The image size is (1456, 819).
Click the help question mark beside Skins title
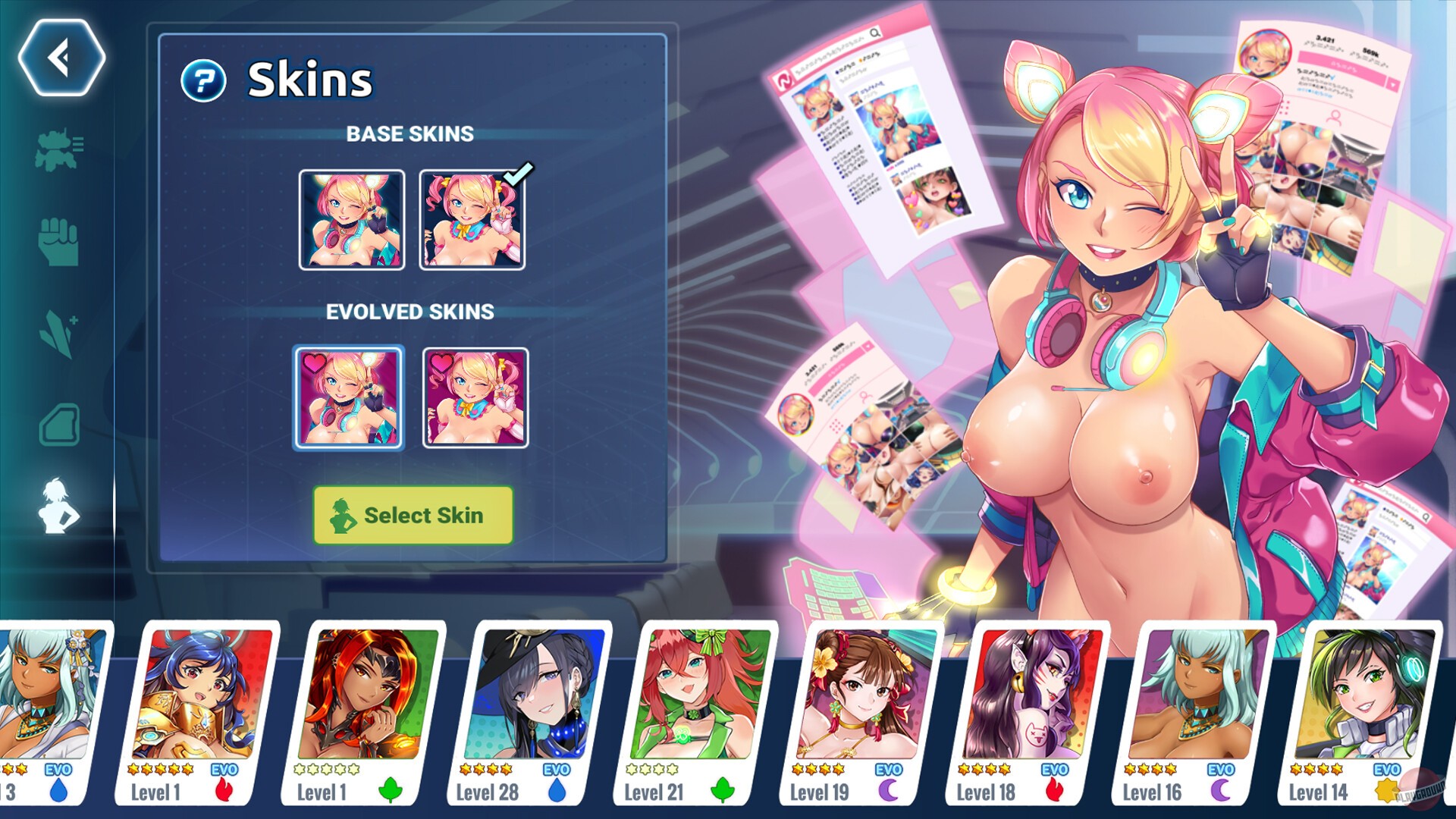pyautogui.click(x=203, y=79)
